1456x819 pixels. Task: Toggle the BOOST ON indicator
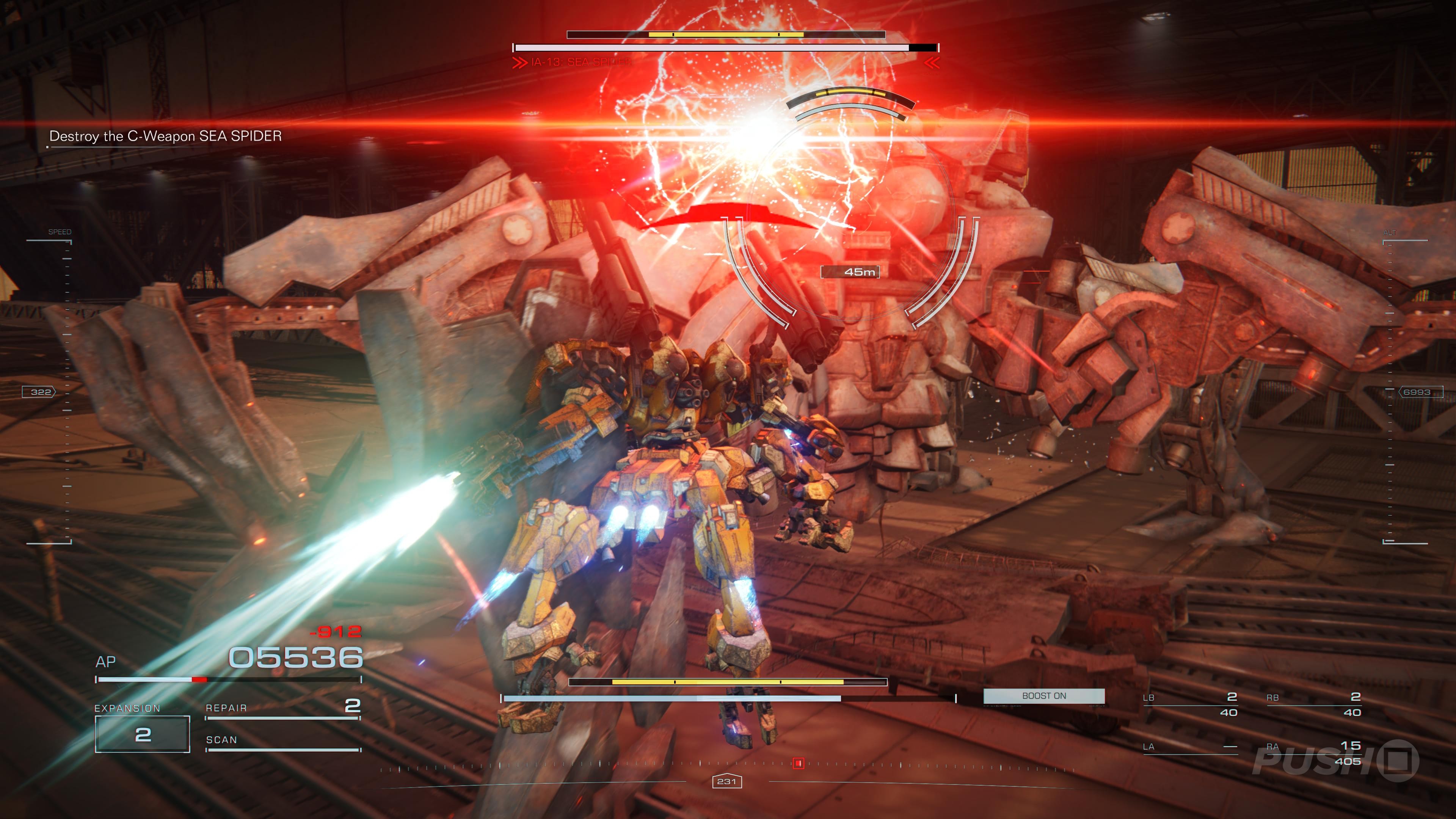1043,696
